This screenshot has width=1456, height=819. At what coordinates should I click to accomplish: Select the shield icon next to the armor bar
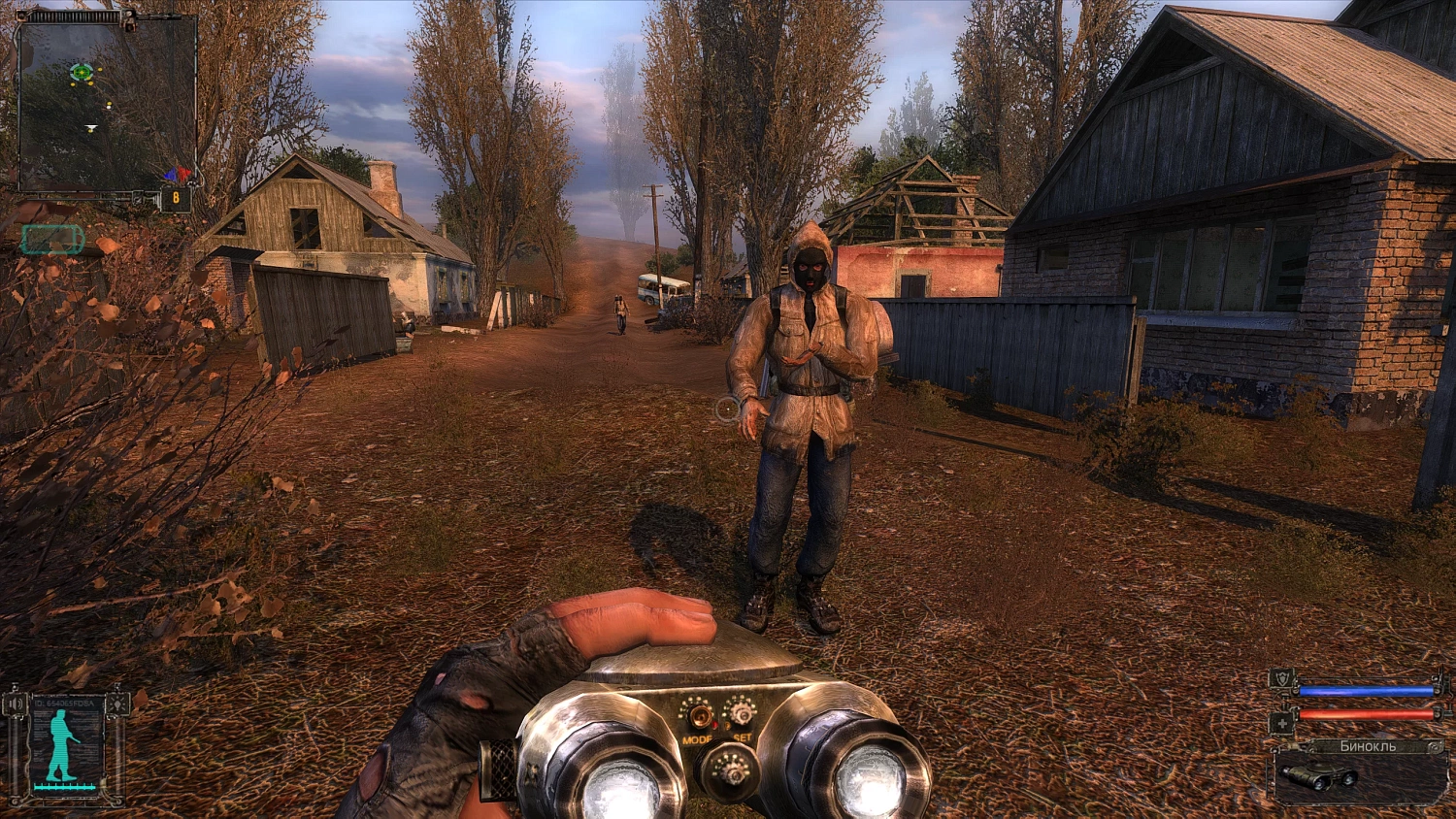tap(1284, 678)
